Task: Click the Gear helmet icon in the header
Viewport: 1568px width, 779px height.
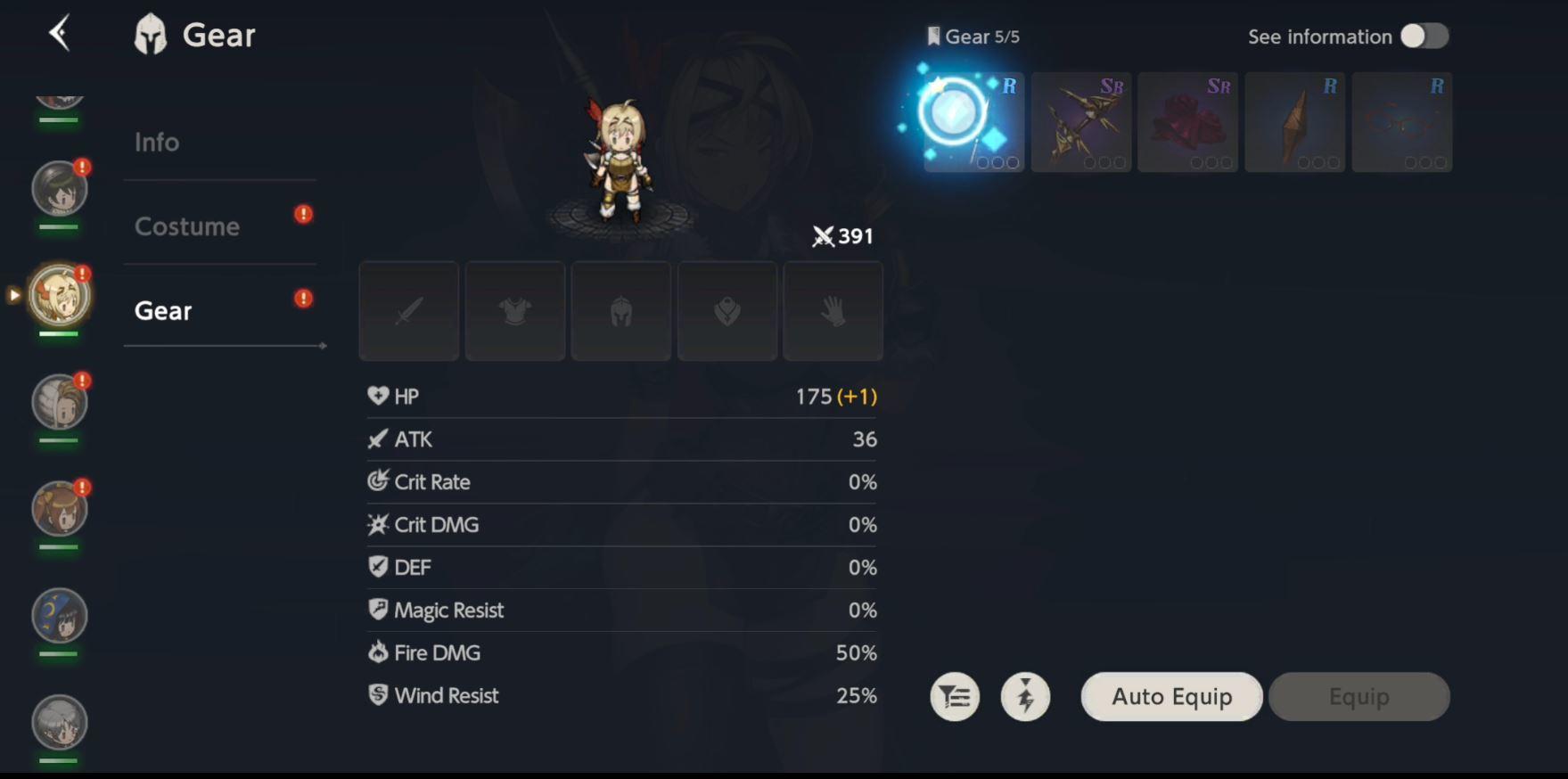Action: pos(150,33)
